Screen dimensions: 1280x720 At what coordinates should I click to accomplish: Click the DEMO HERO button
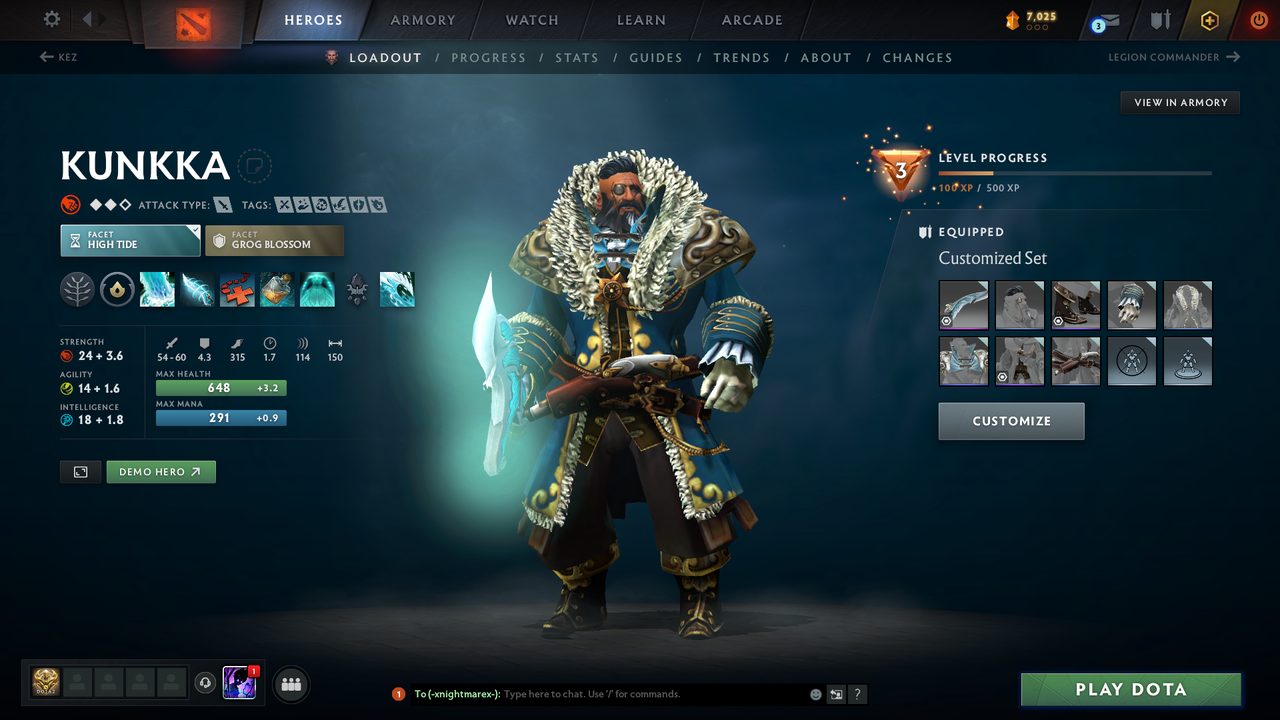160,471
